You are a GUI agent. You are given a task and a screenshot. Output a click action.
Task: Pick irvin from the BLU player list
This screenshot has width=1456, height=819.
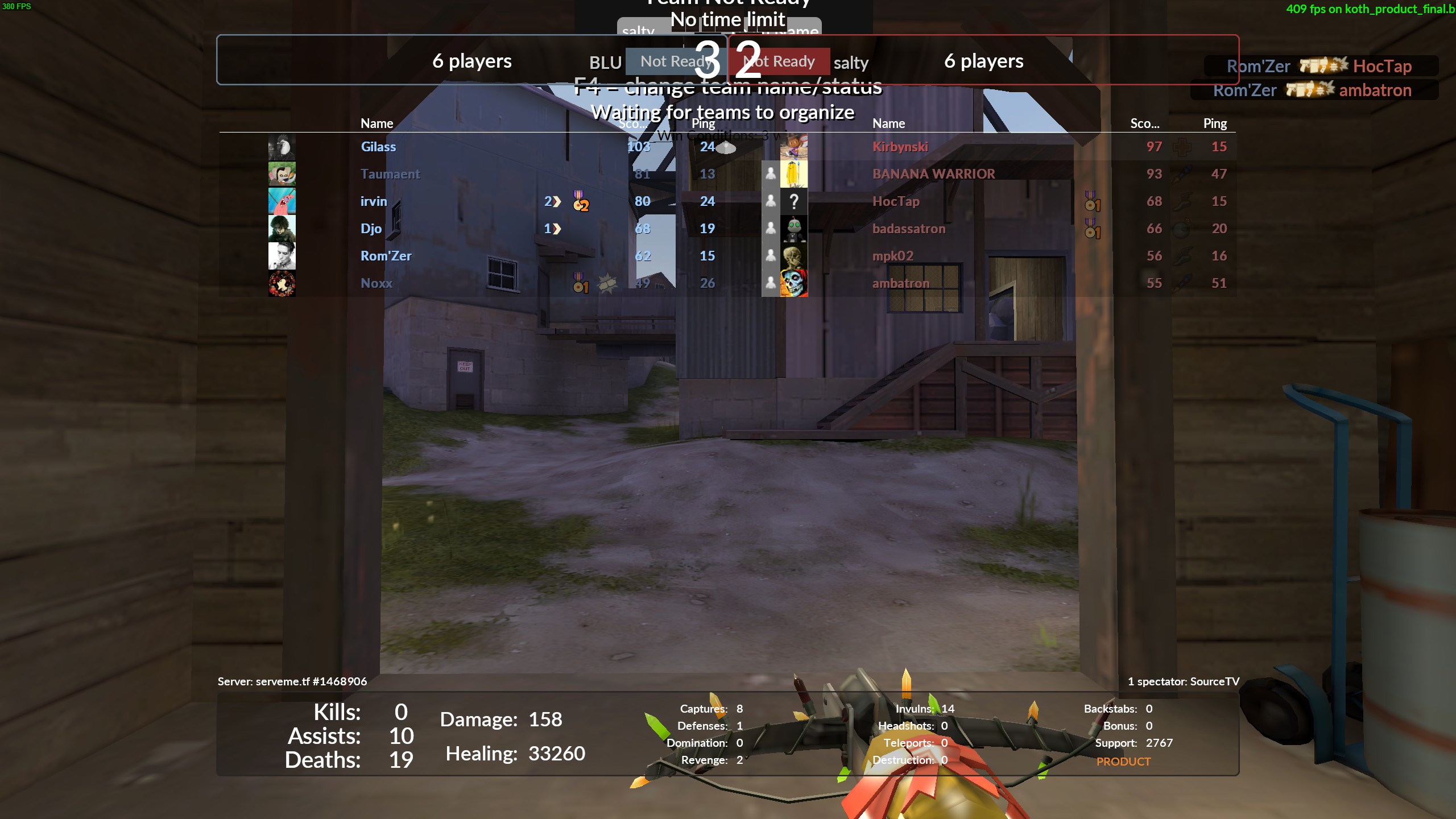pos(374,201)
